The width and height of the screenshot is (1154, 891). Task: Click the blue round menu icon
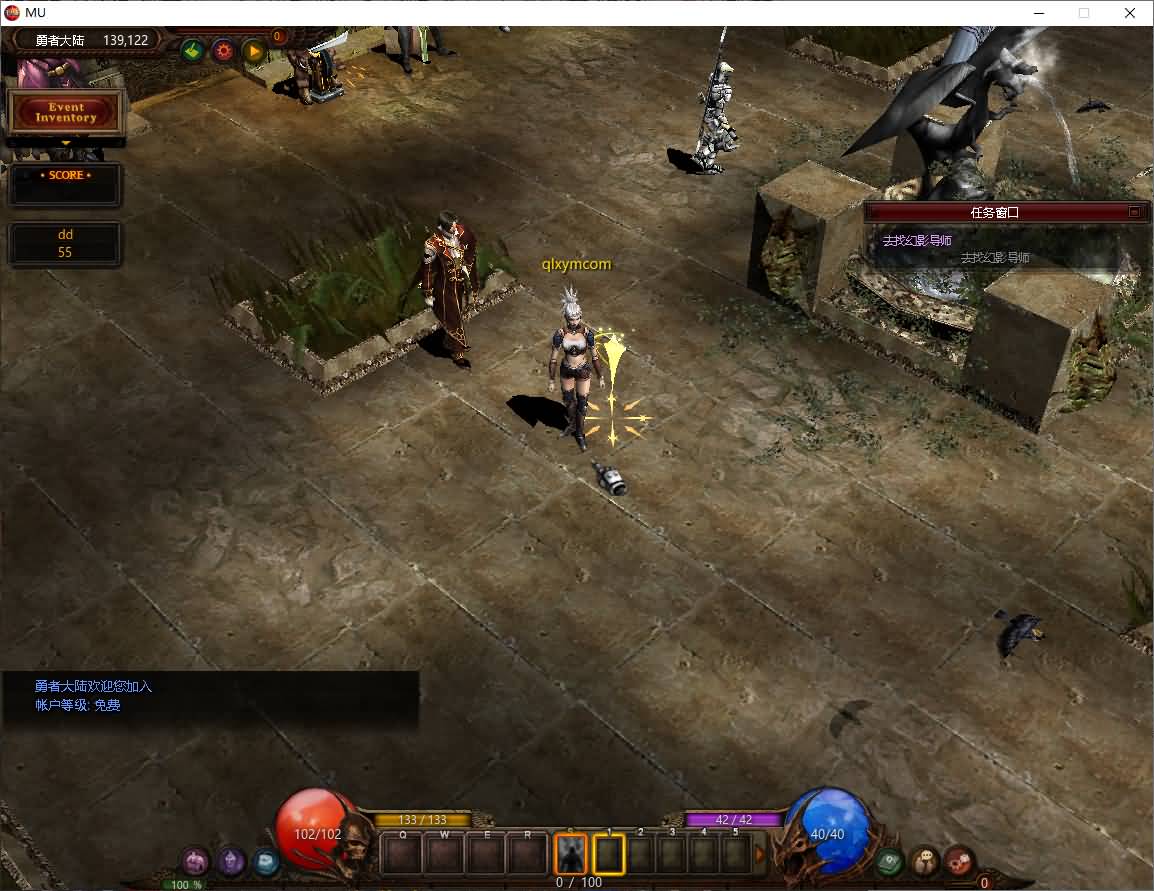265,860
